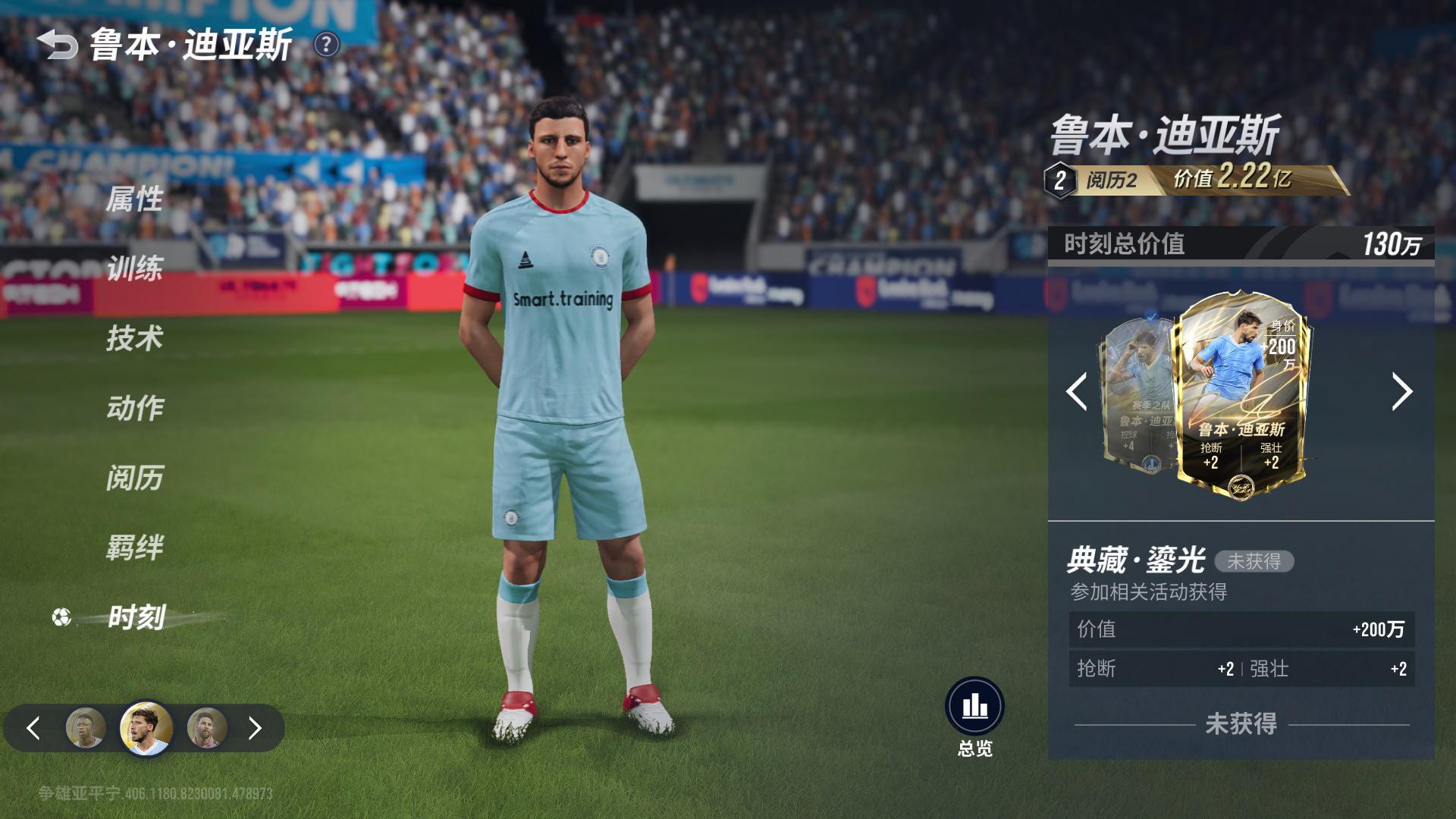Switch to the 阅历 tab
The width and height of the screenshot is (1456, 819).
[134, 478]
